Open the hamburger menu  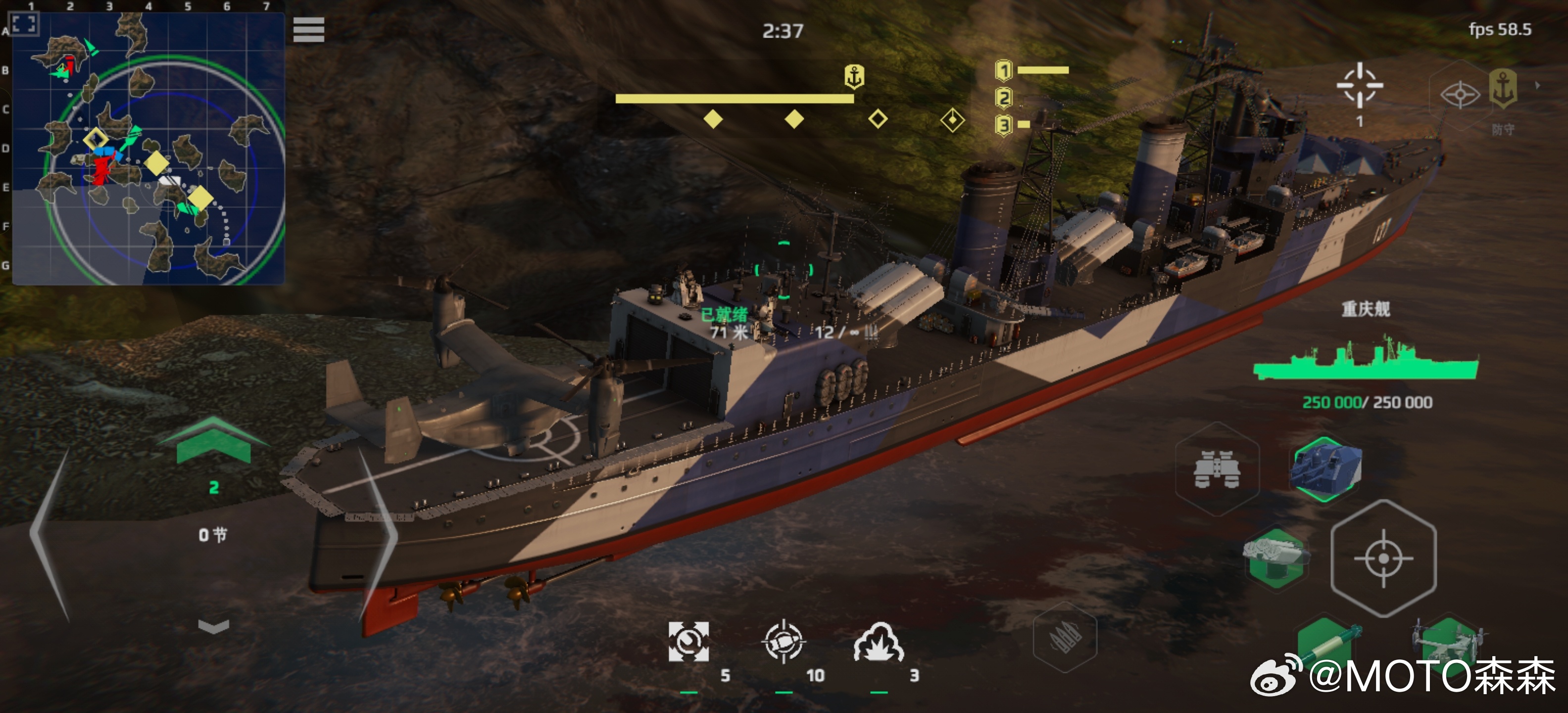[309, 30]
